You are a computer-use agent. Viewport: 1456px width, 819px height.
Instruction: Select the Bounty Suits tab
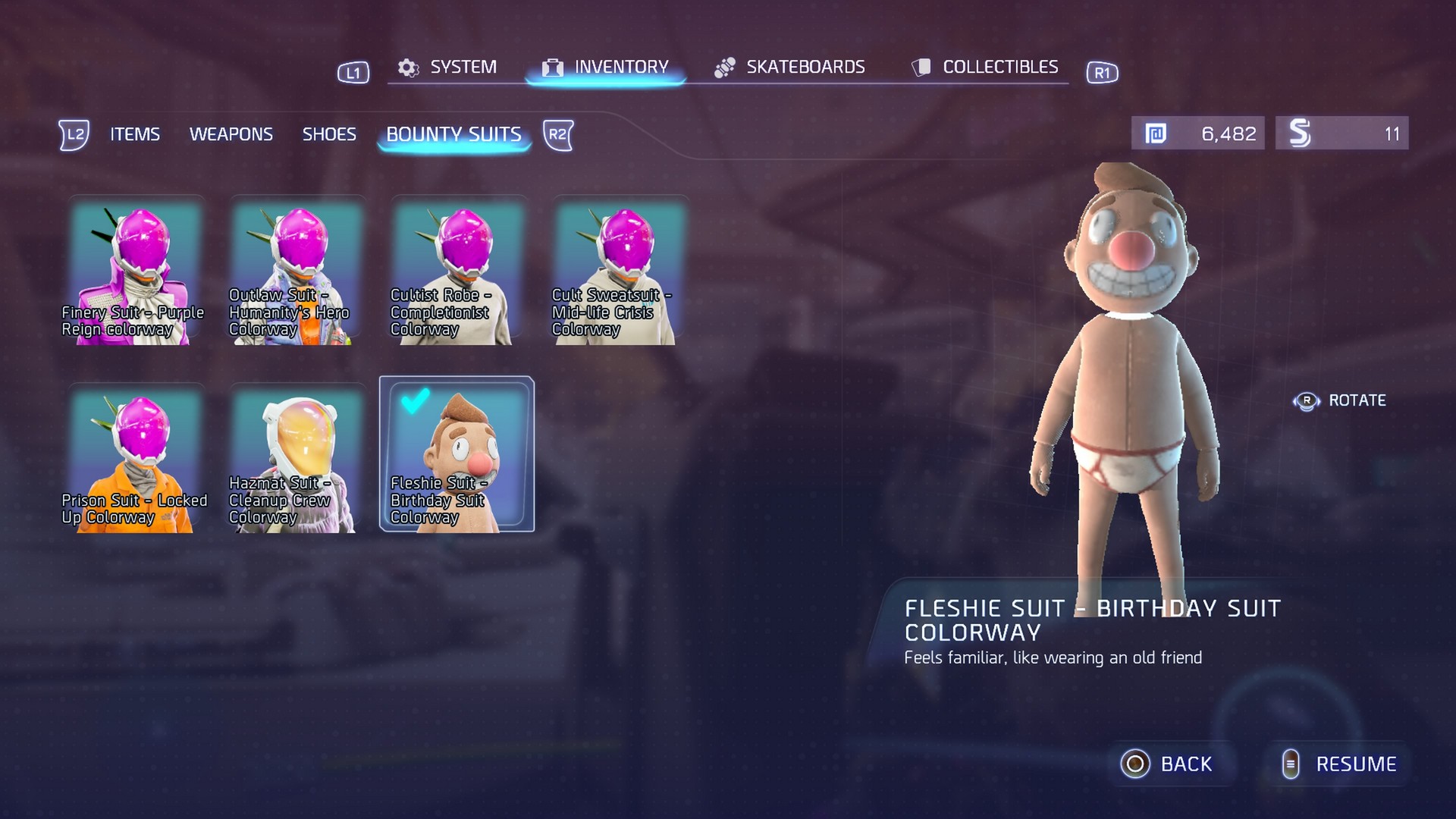point(454,134)
